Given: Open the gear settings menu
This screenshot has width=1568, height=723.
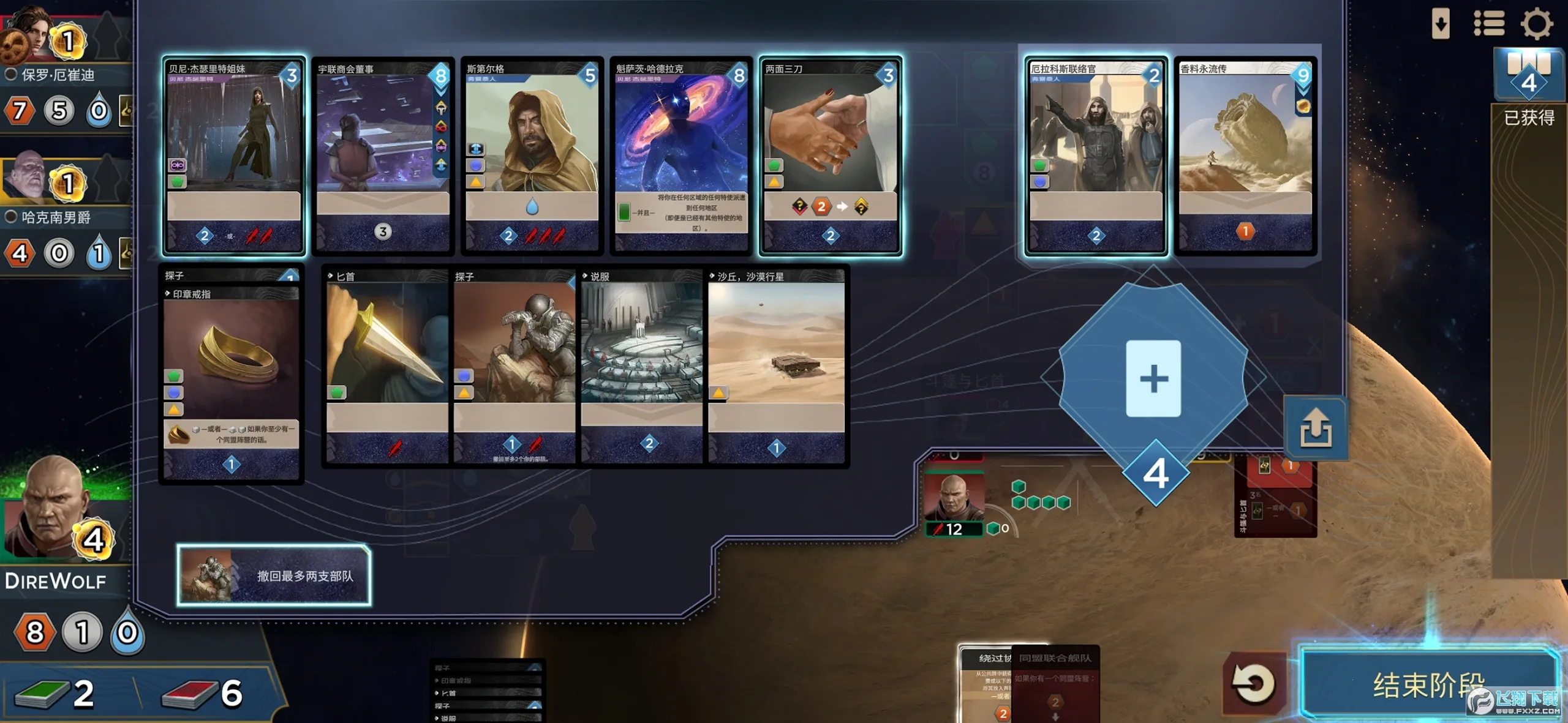Looking at the screenshot, I should 1536,24.
